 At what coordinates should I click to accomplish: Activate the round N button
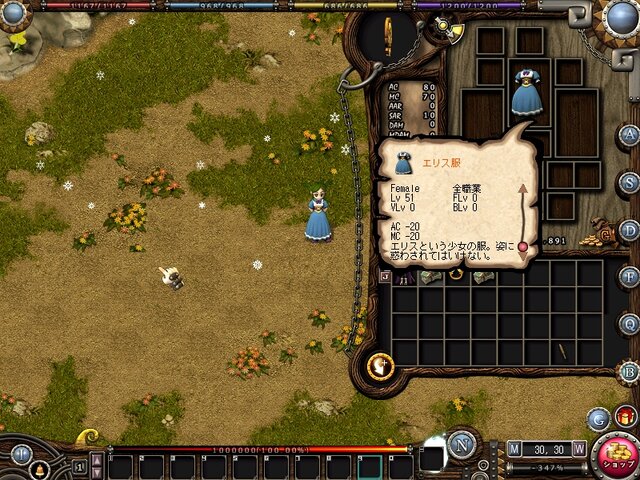click(x=461, y=445)
